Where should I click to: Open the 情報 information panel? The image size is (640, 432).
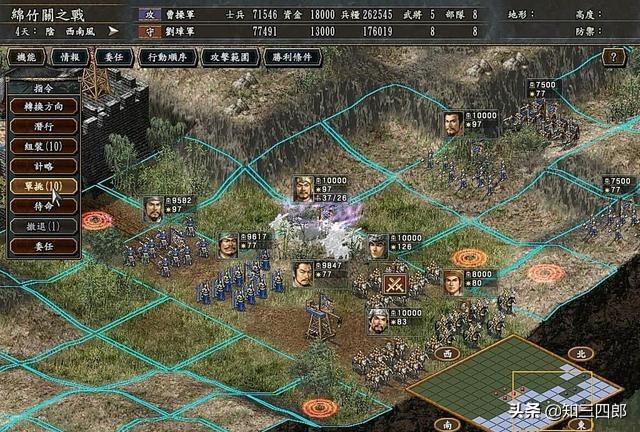70,57
